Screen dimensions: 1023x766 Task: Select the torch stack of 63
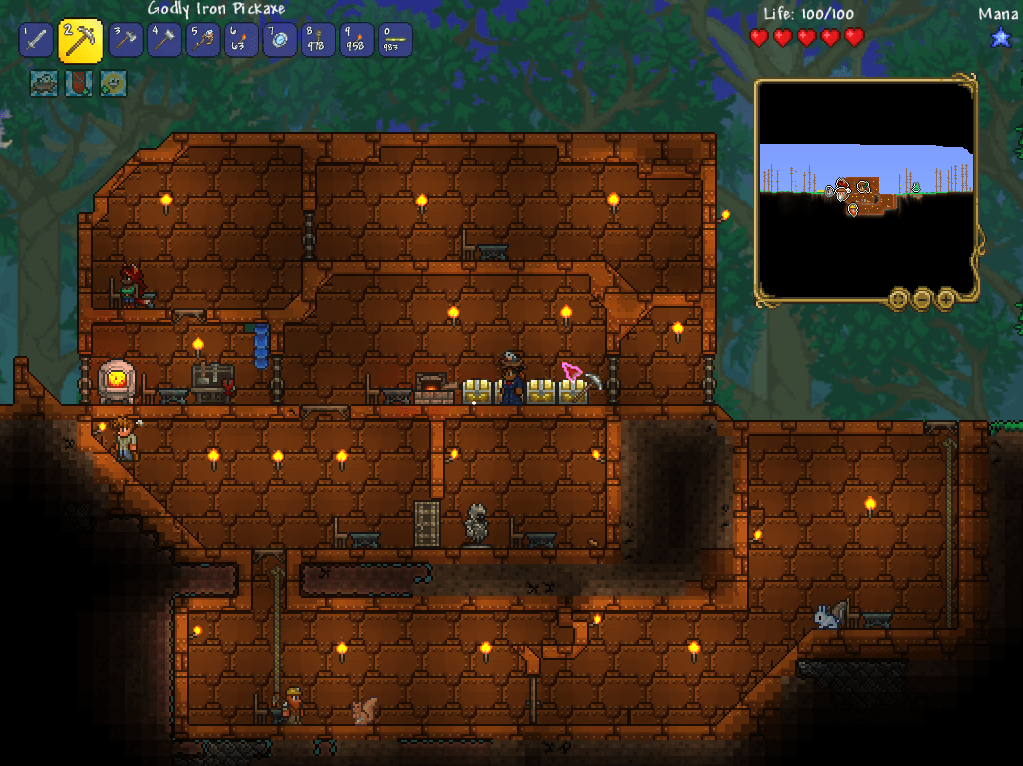(x=241, y=40)
